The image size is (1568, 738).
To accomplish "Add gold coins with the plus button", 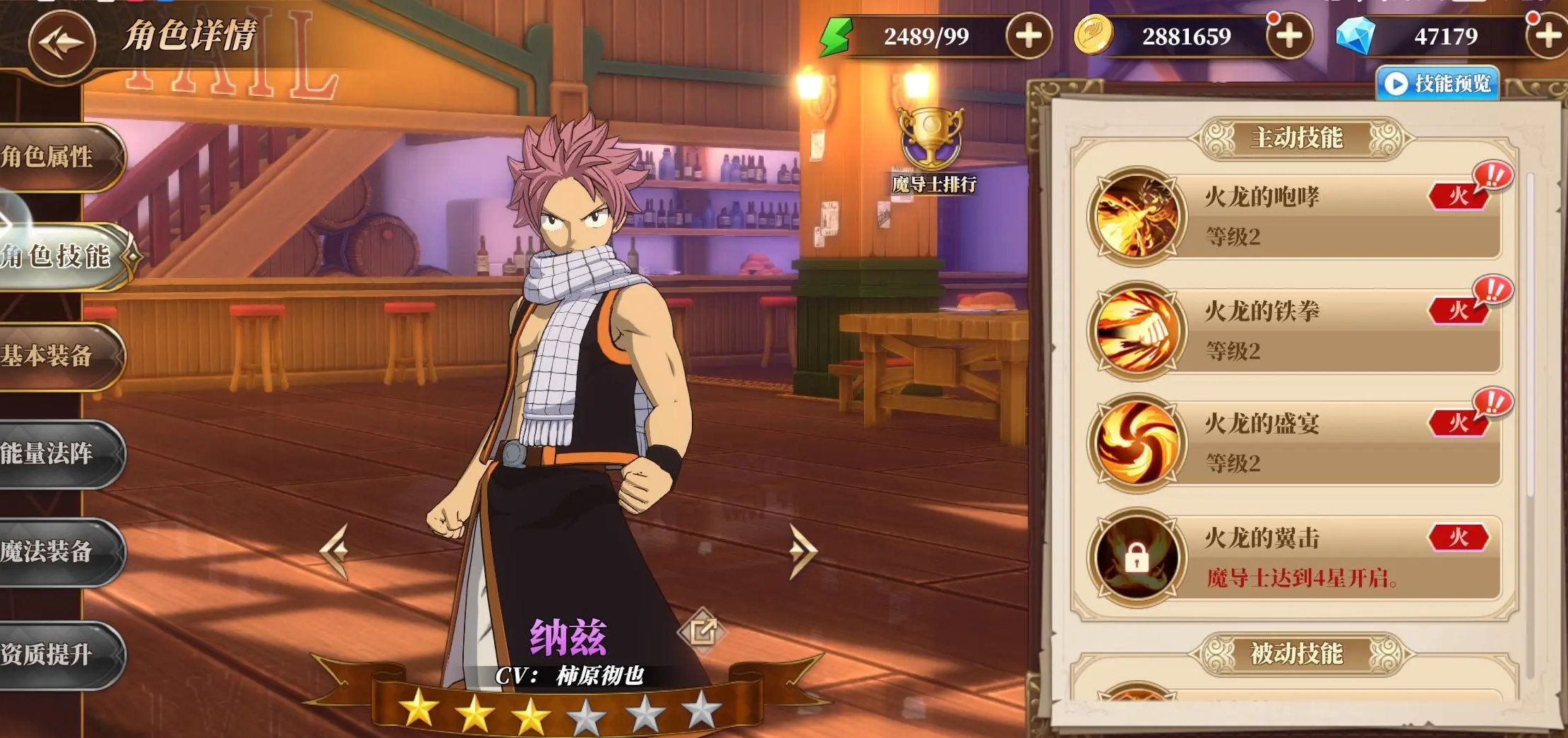I will (x=1289, y=36).
